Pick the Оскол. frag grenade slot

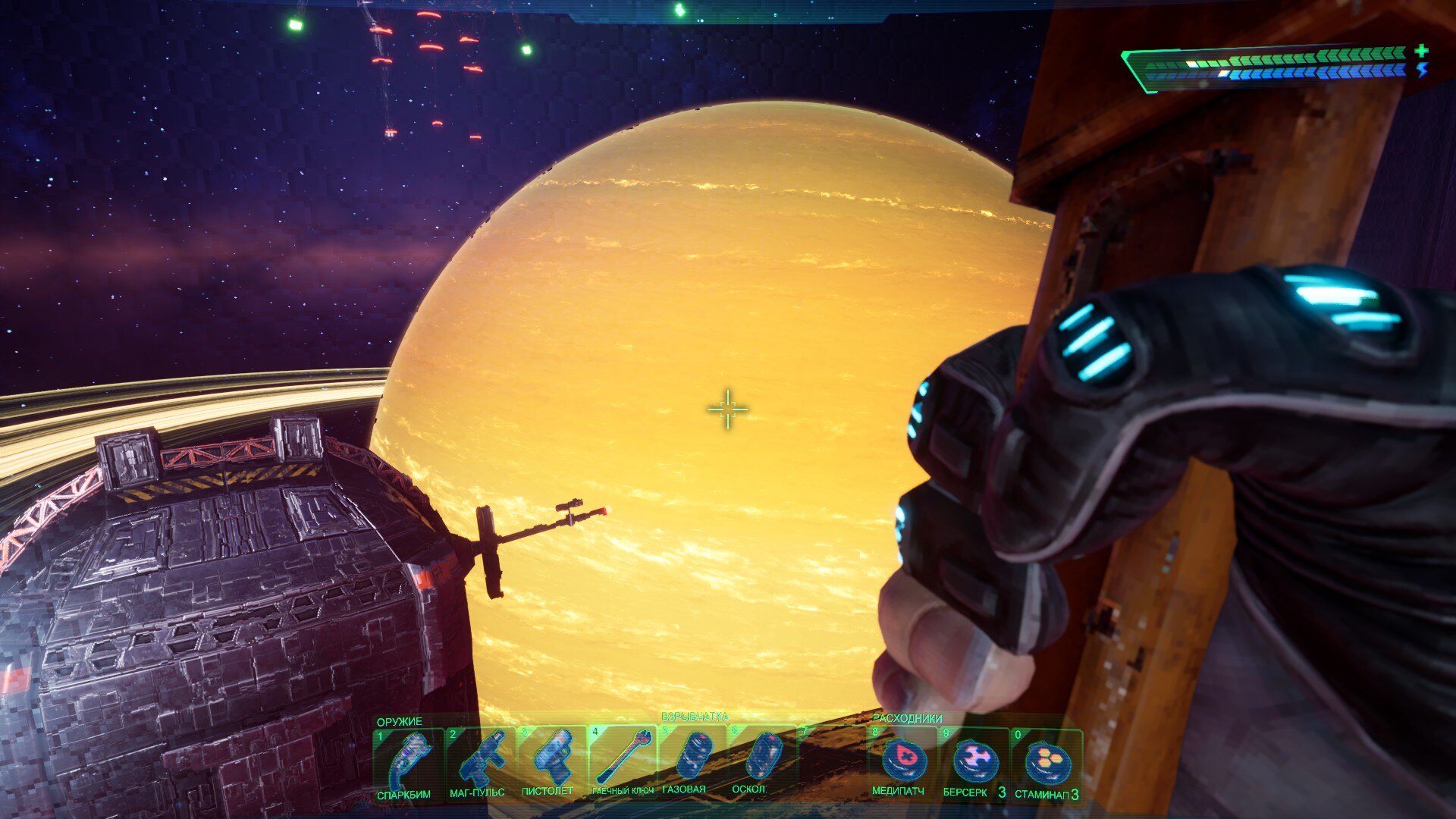pos(761,761)
